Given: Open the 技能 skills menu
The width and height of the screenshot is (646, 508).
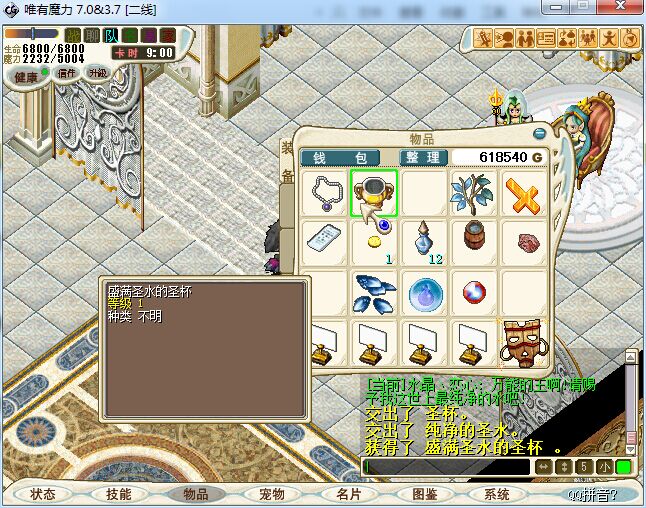Looking at the screenshot, I should click(119, 494).
